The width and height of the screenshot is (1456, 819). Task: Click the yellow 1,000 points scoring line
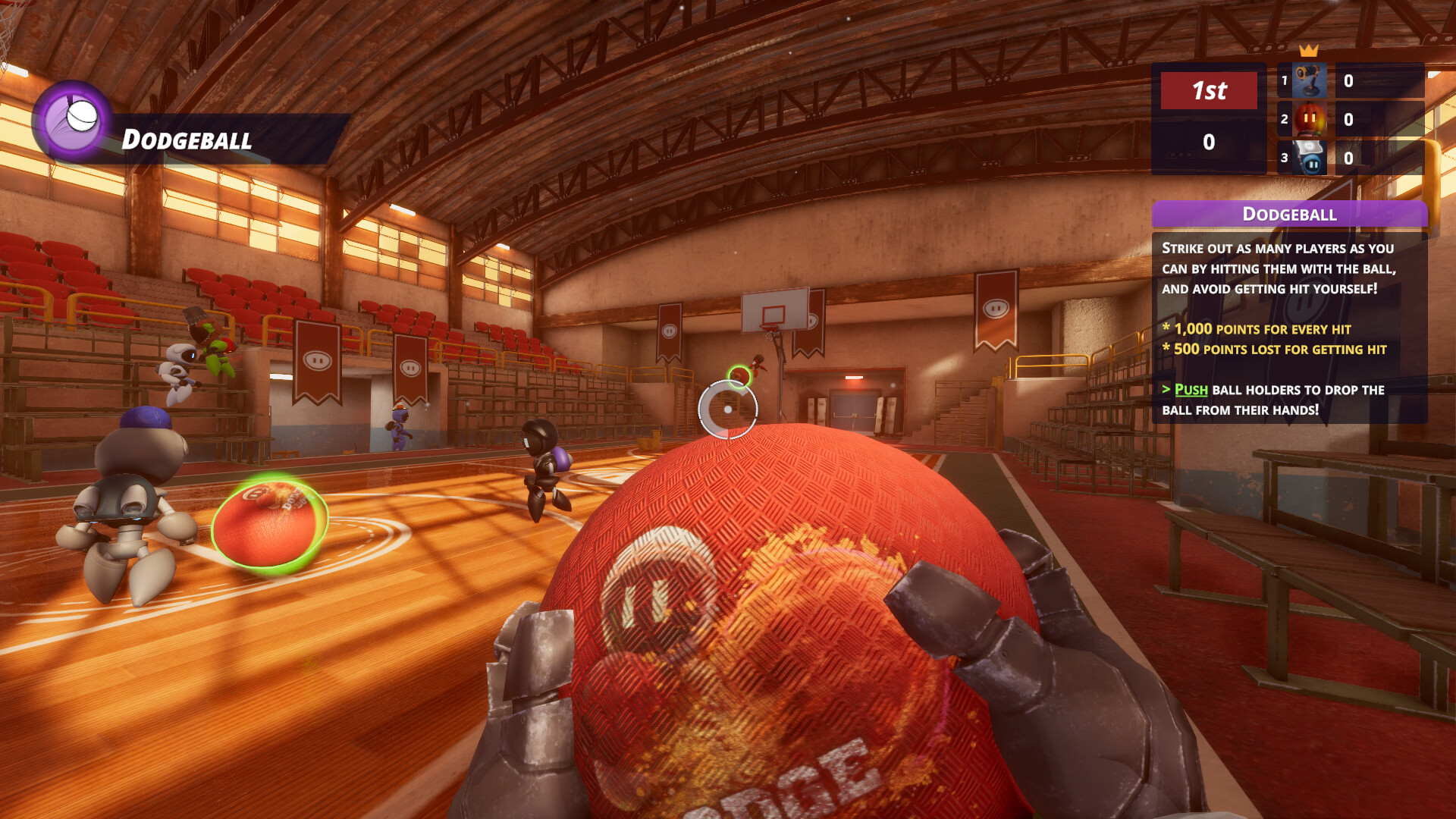[1256, 329]
